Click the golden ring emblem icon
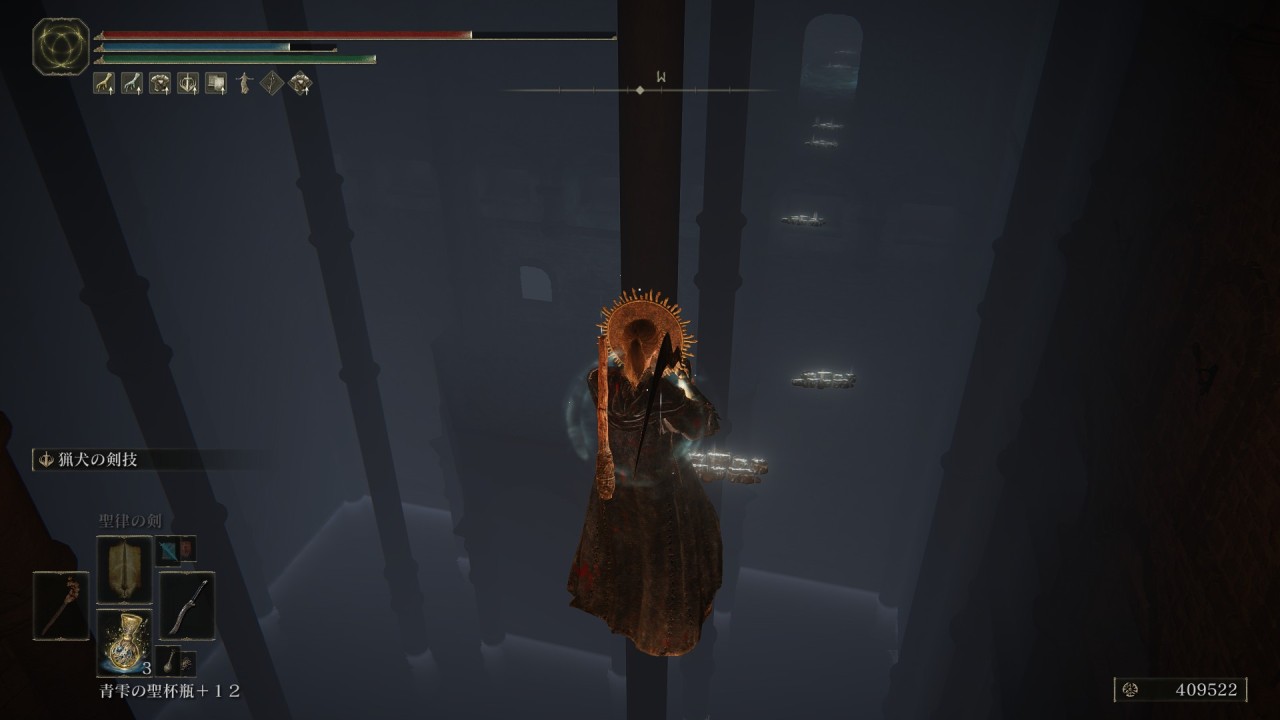 click(61, 47)
